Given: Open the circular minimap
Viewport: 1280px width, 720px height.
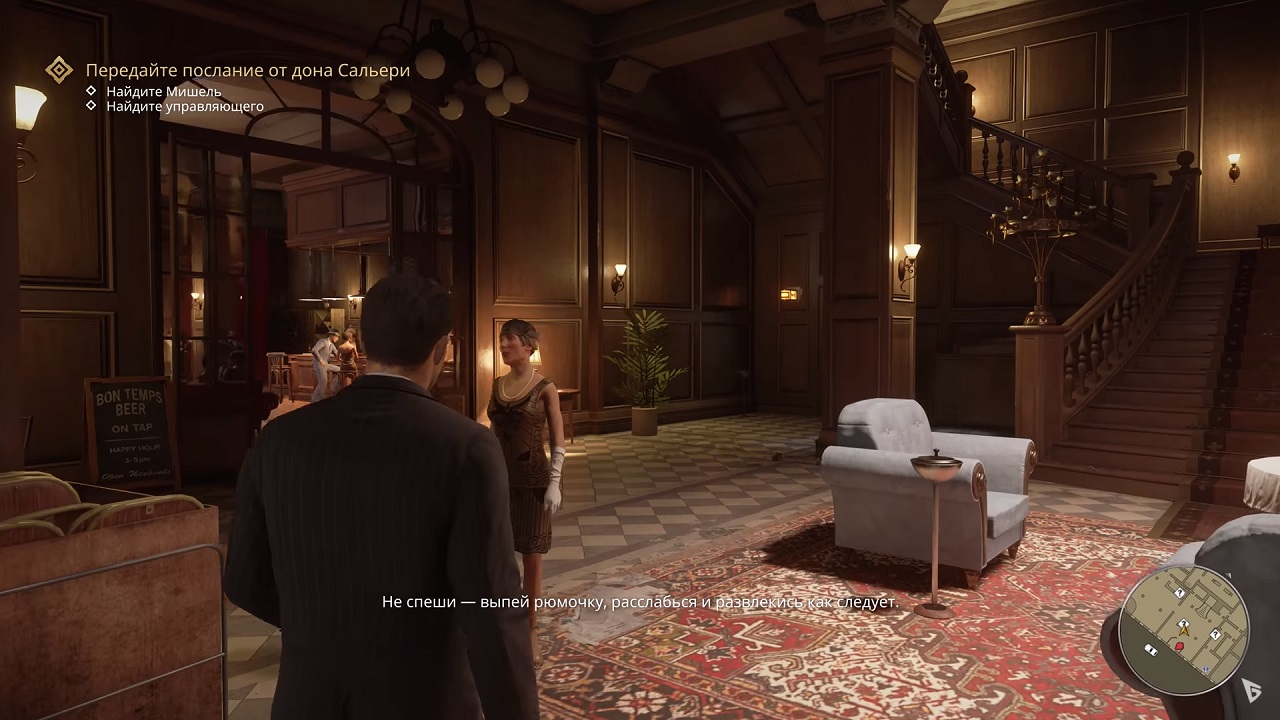Looking at the screenshot, I should click(x=1184, y=630).
